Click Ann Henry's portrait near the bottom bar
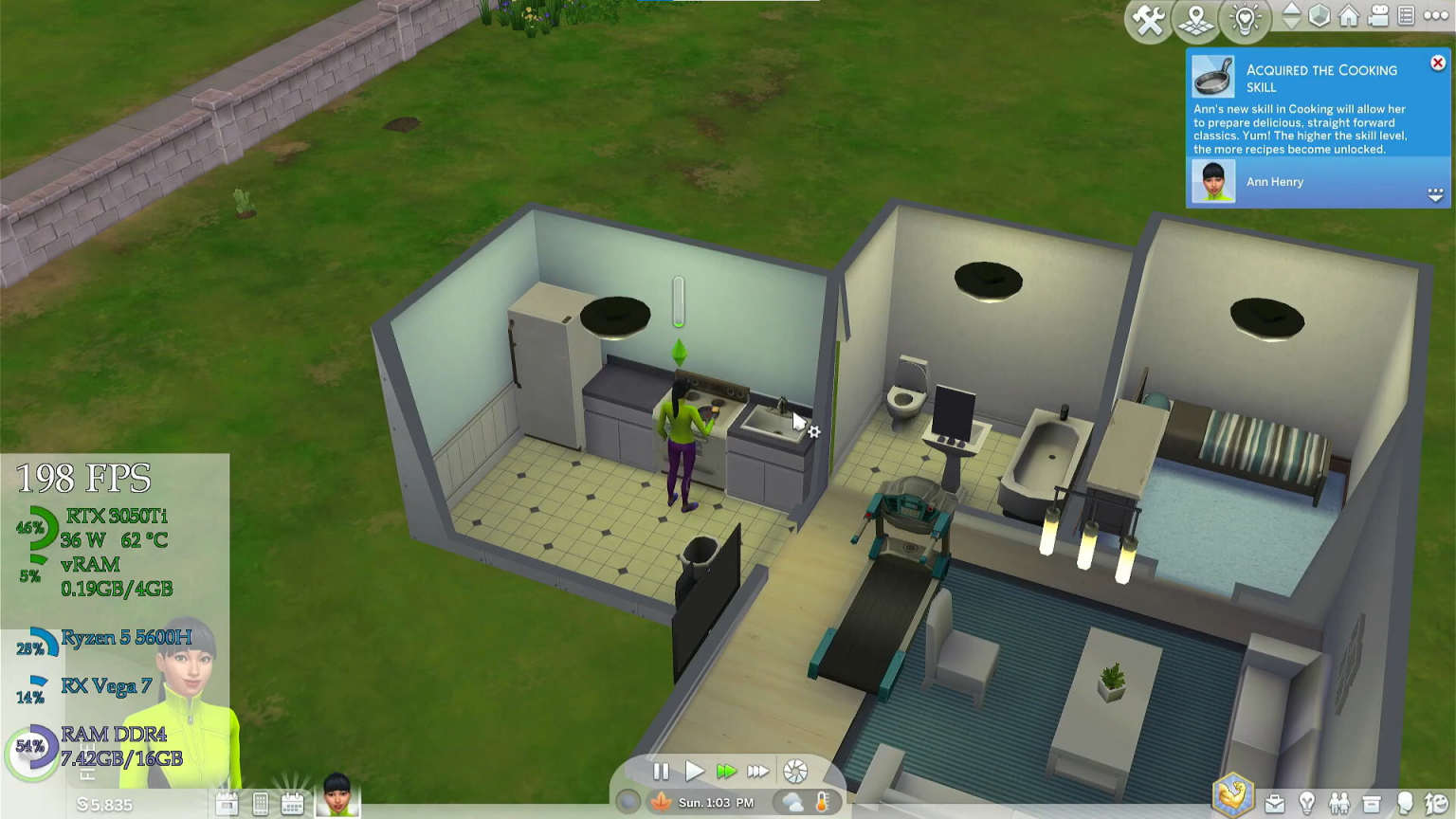The height and width of the screenshot is (819, 1456). point(337,801)
